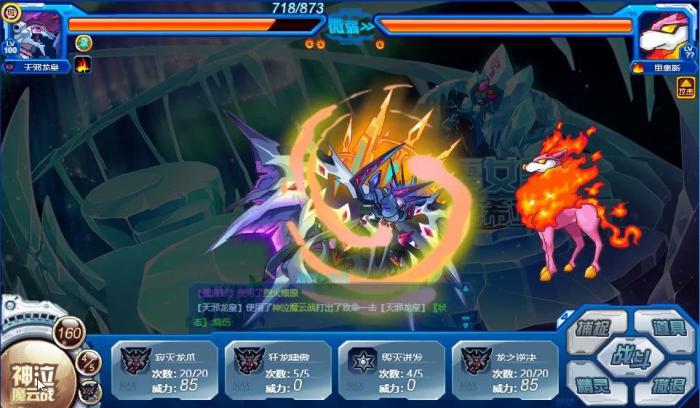Select the 5/5 skill in the second slot
This screenshot has height=408, width=700.
[277, 369]
